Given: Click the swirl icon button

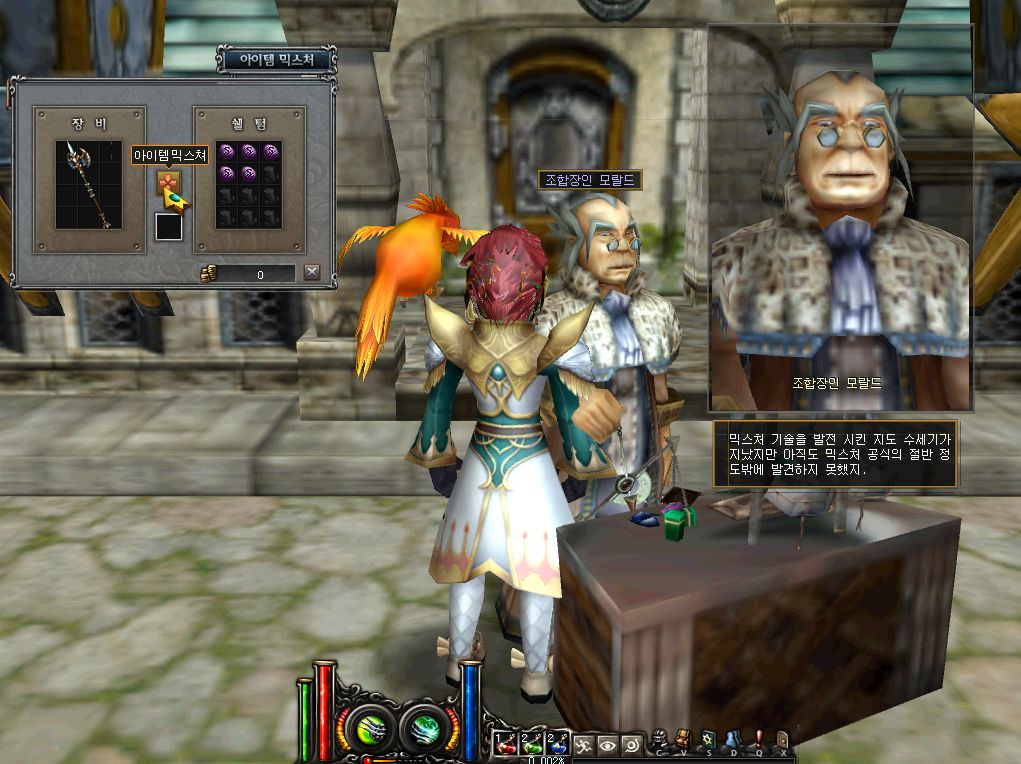Looking at the screenshot, I should (631, 744).
